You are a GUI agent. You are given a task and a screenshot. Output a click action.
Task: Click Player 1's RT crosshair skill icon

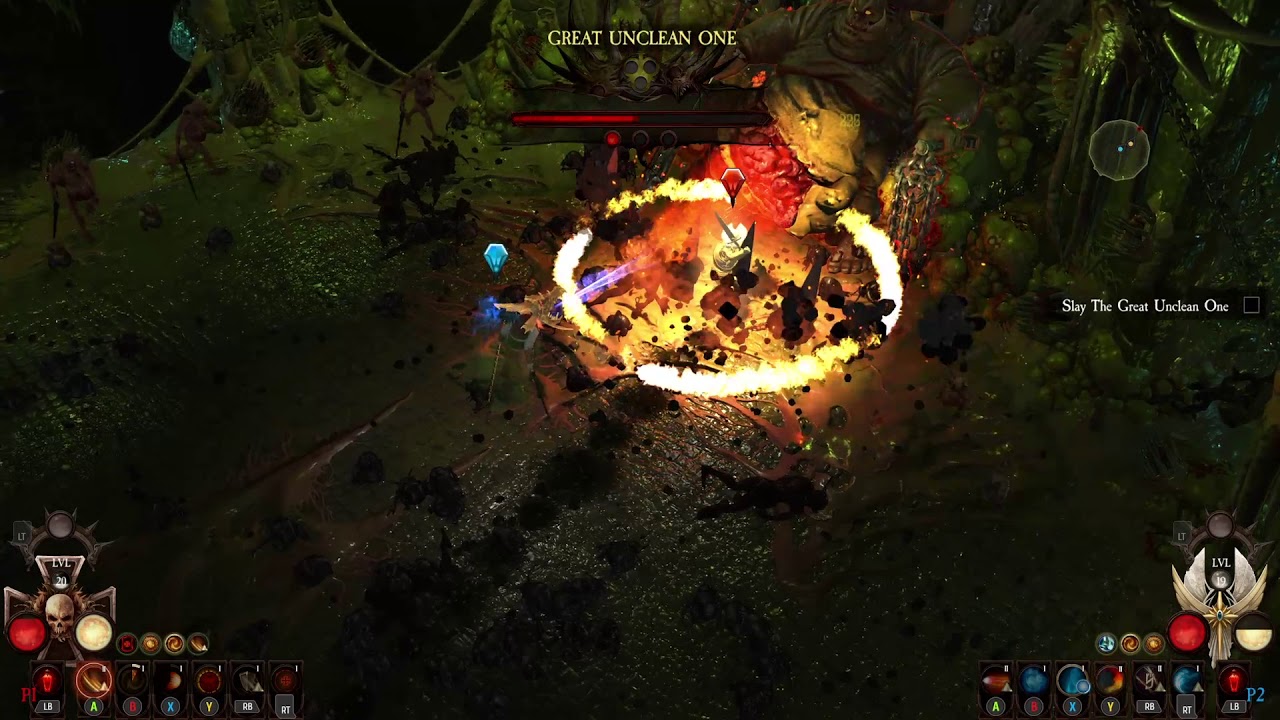285,679
